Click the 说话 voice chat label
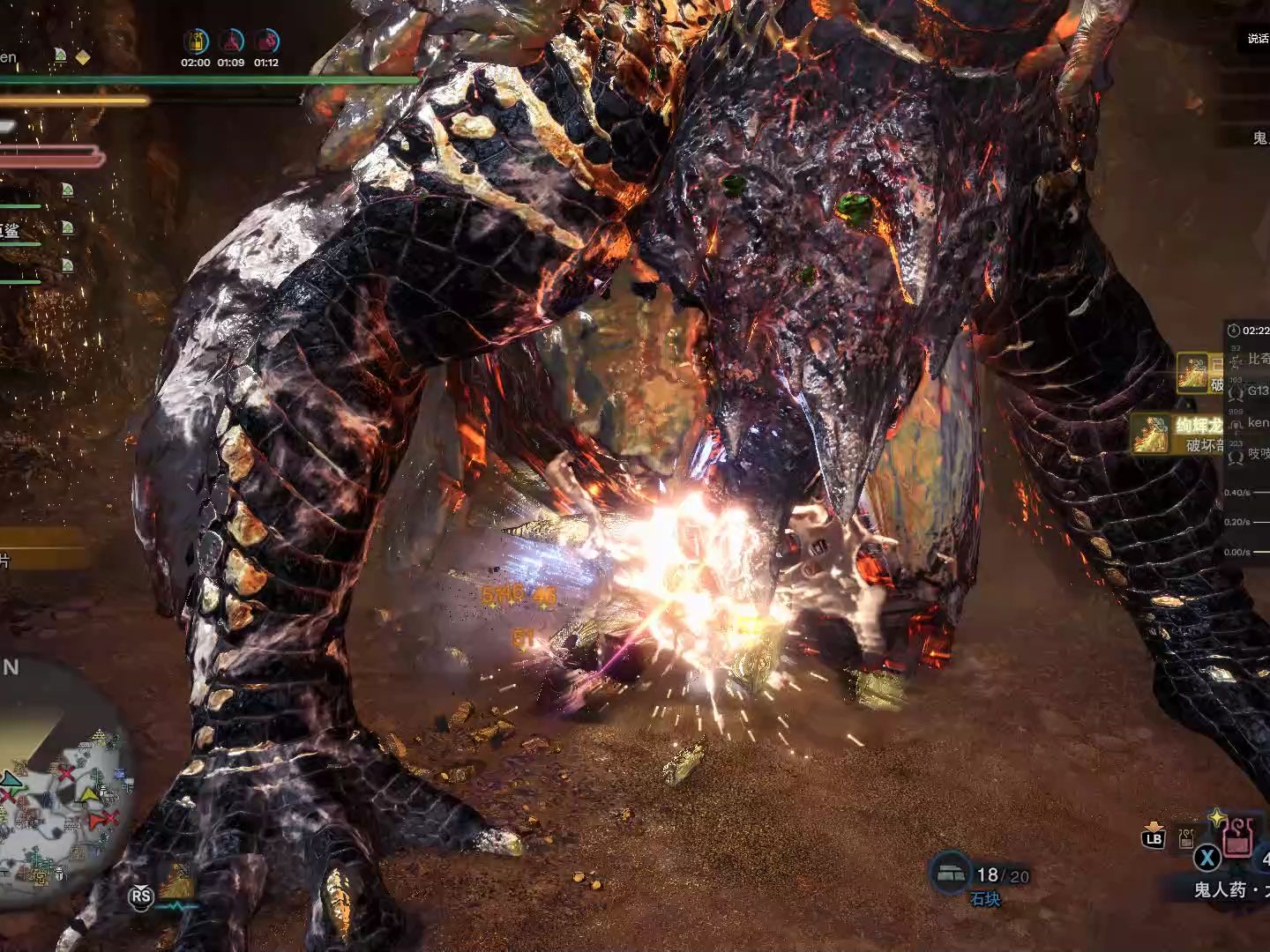 (1257, 39)
